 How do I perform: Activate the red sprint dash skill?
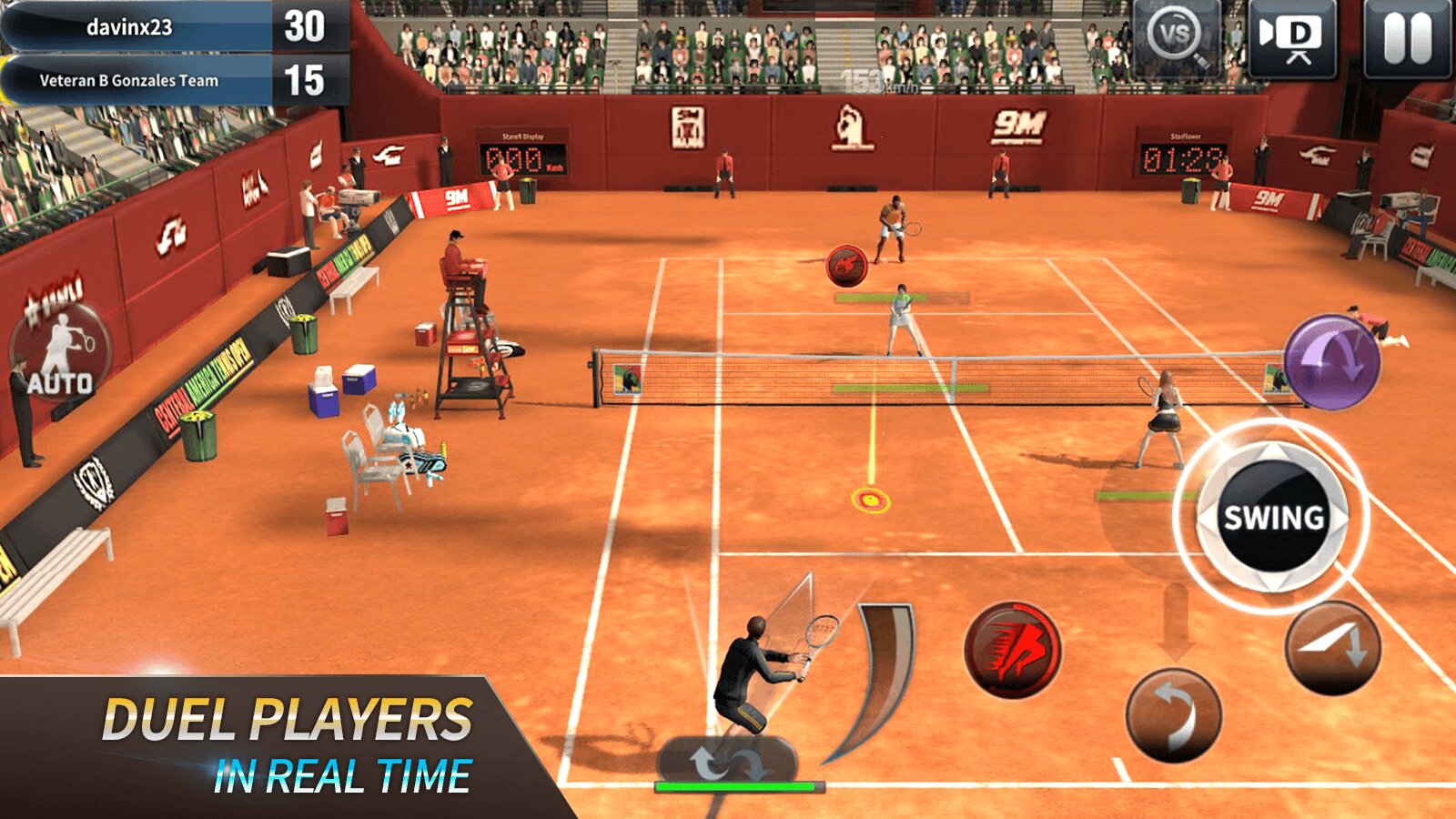(x=1012, y=650)
